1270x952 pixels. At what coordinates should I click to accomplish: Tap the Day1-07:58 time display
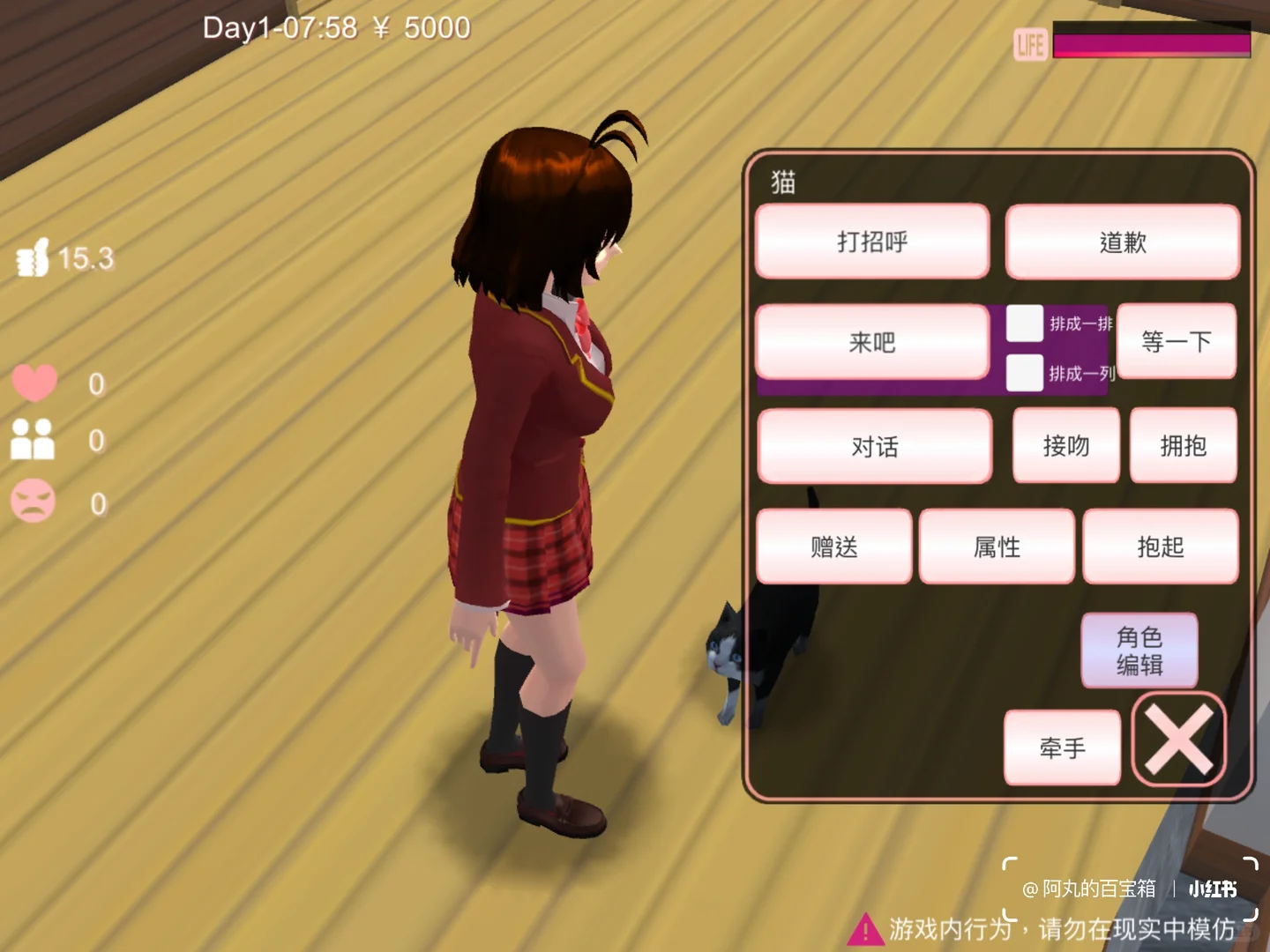coord(278,27)
